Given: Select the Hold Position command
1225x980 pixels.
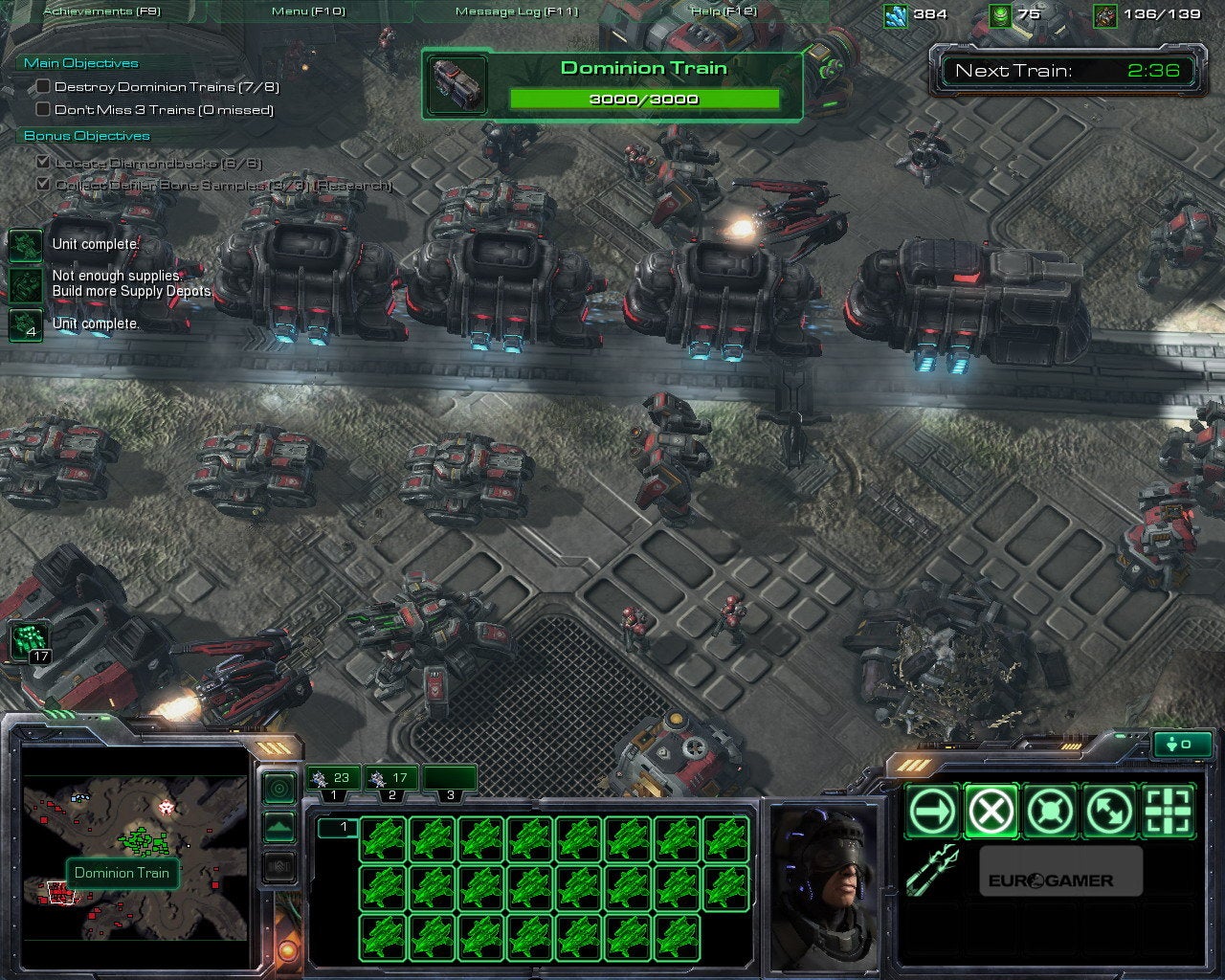Looking at the screenshot, I should [x=1051, y=813].
